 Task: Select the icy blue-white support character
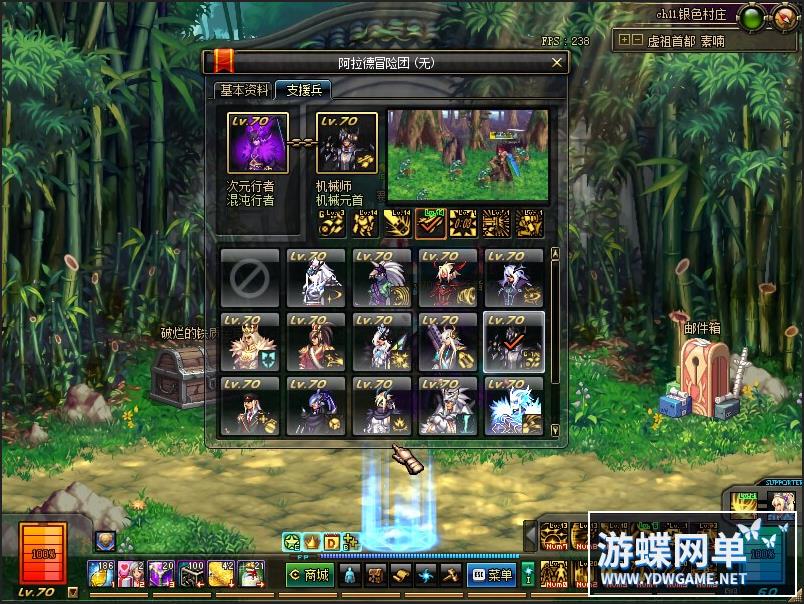514,406
